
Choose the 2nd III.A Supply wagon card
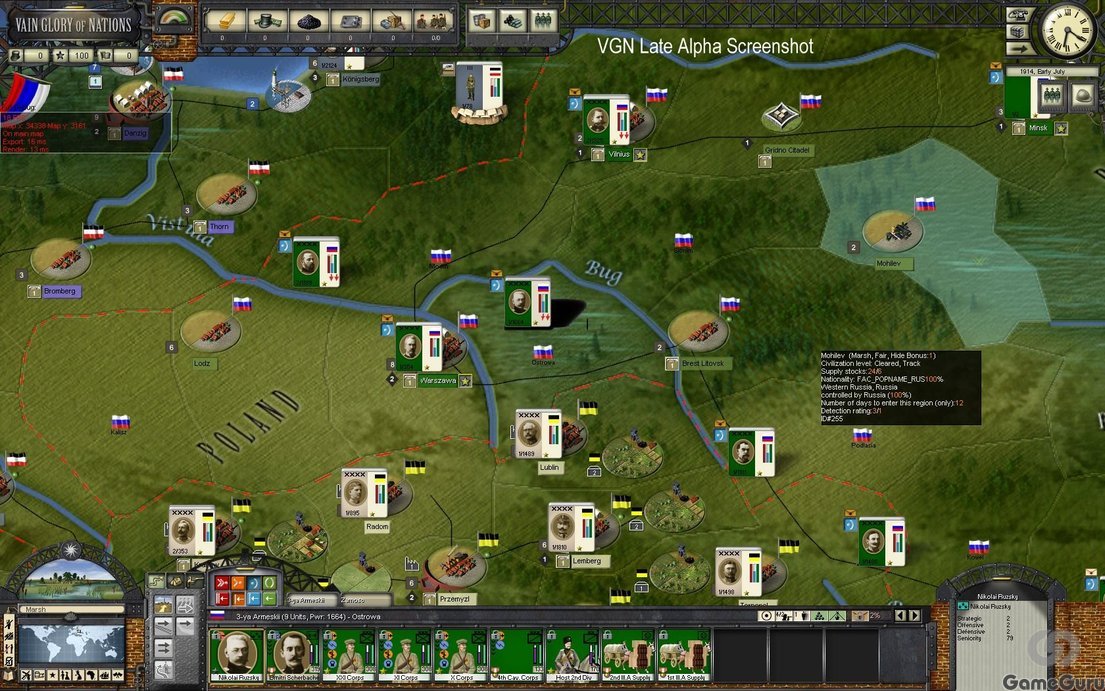628,652
